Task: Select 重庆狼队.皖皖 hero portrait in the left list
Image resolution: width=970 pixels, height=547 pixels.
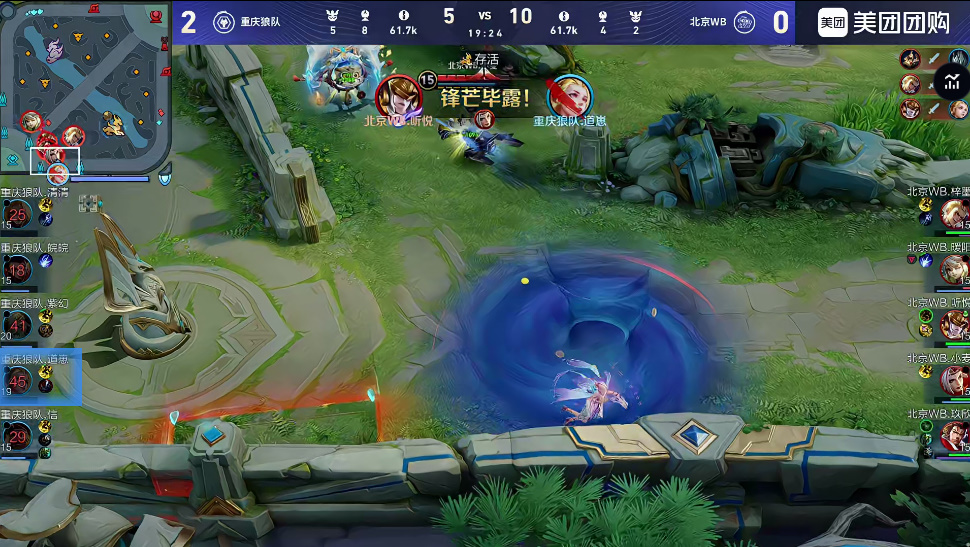Action: pos(19,270)
